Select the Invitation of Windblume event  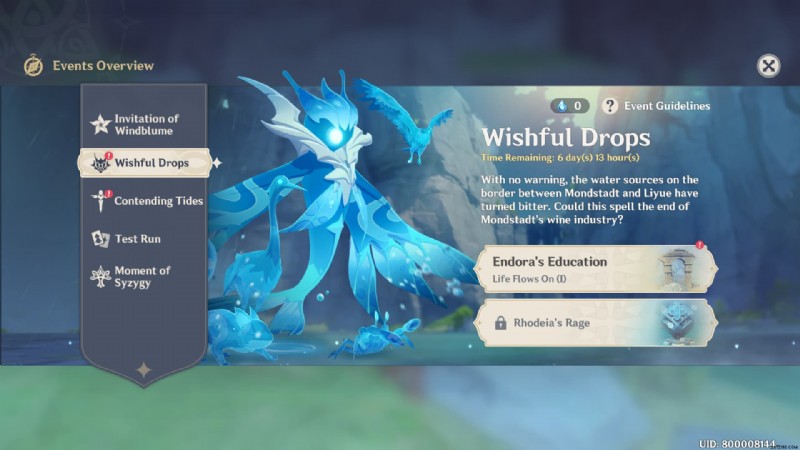[143, 124]
